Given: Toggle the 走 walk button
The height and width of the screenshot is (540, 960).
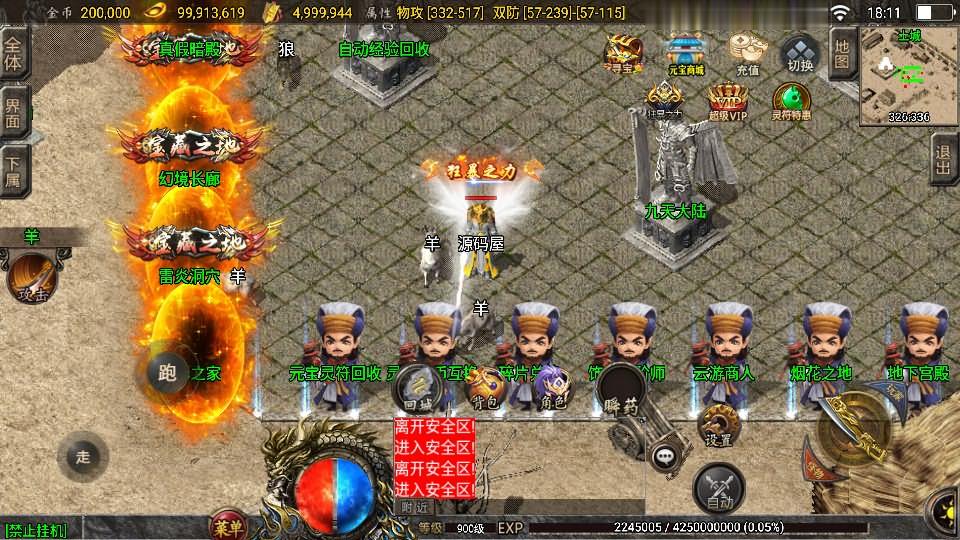Looking at the screenshot, I should [x=83, y=456].
